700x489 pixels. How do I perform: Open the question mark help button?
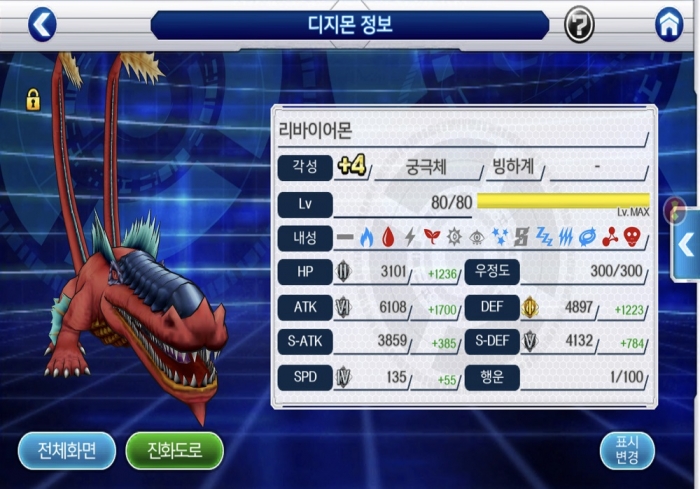579,24
